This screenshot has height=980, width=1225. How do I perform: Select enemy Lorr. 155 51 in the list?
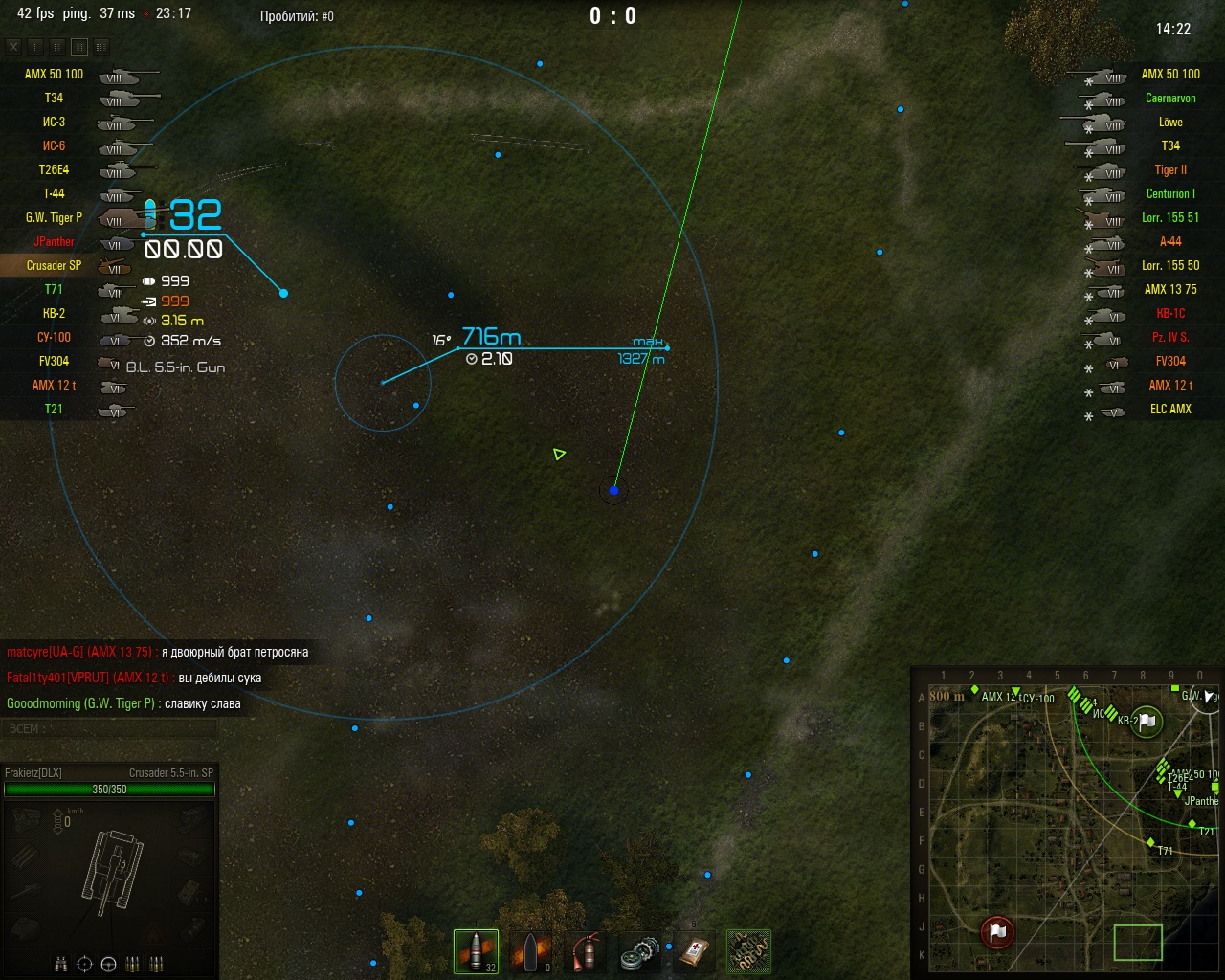(1169, 217)
